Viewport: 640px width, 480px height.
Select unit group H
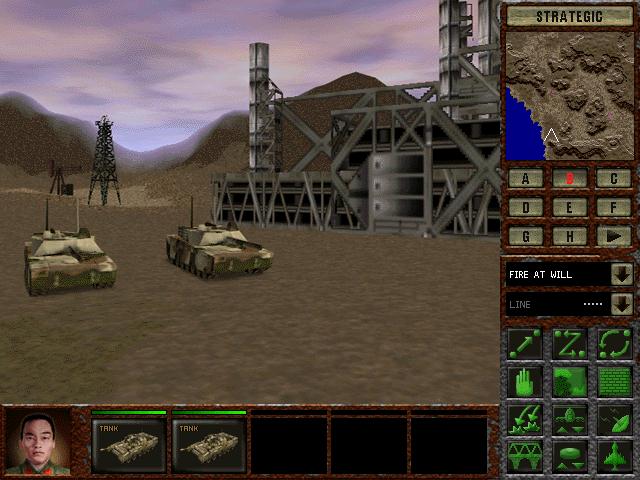(x=570, y=236)
